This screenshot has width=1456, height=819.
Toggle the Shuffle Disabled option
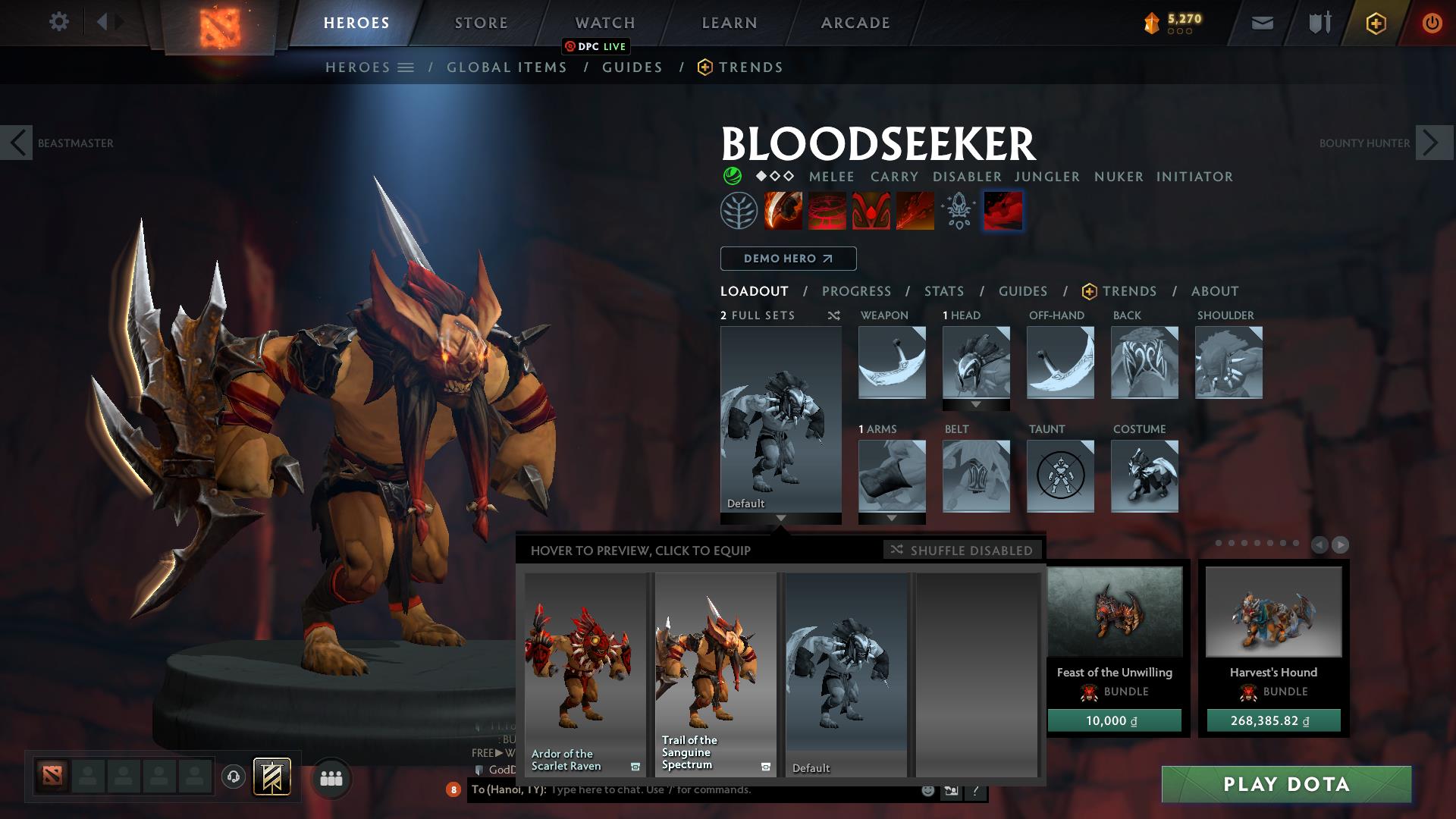pyautogui.click(x=962, y=551)
